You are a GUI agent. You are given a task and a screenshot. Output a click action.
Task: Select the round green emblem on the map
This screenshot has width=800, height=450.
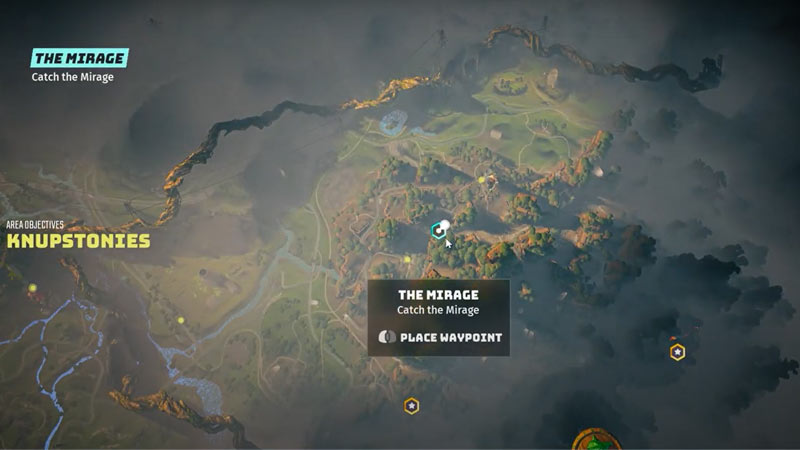point(597,441)
